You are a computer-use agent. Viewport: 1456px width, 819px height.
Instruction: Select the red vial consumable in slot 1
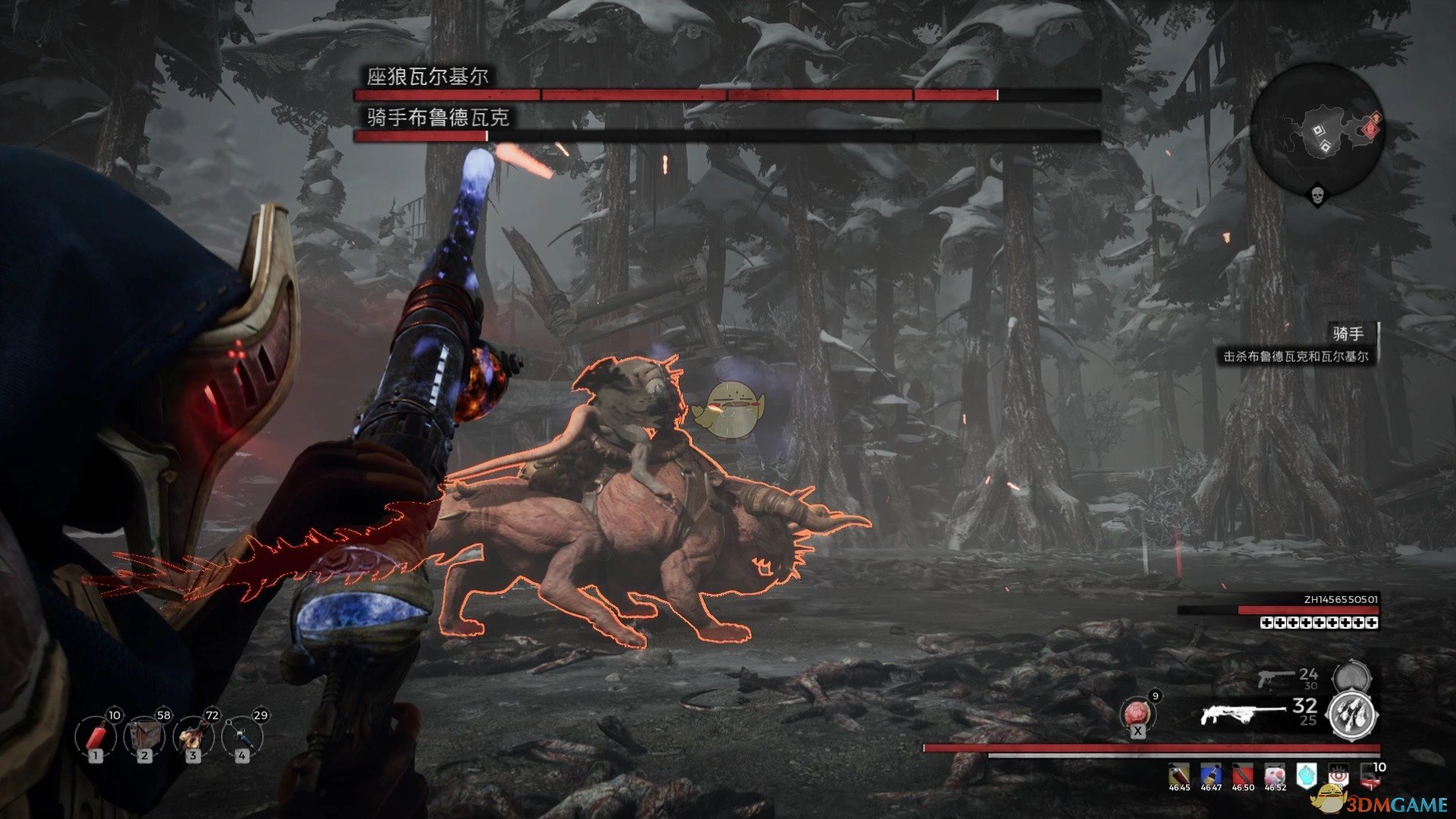pyautogui.click(x=96, y=736)
